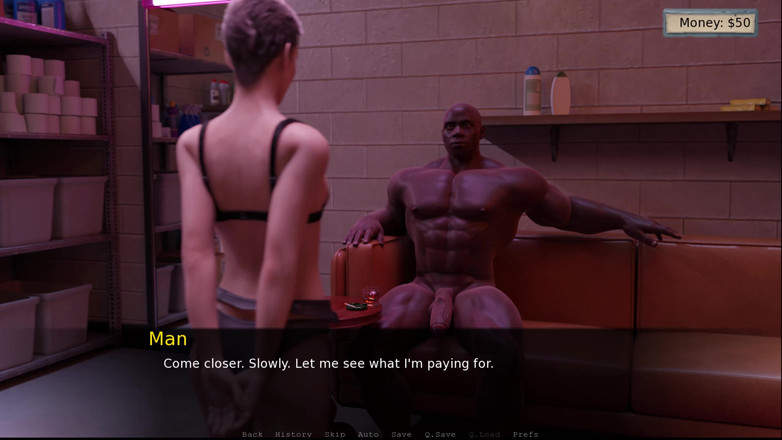Toggle Auto dialogue advance

pos(368,434)
